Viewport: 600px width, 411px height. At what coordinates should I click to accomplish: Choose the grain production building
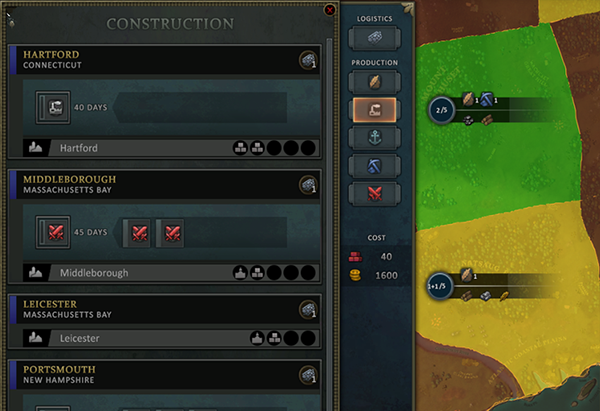374,82
